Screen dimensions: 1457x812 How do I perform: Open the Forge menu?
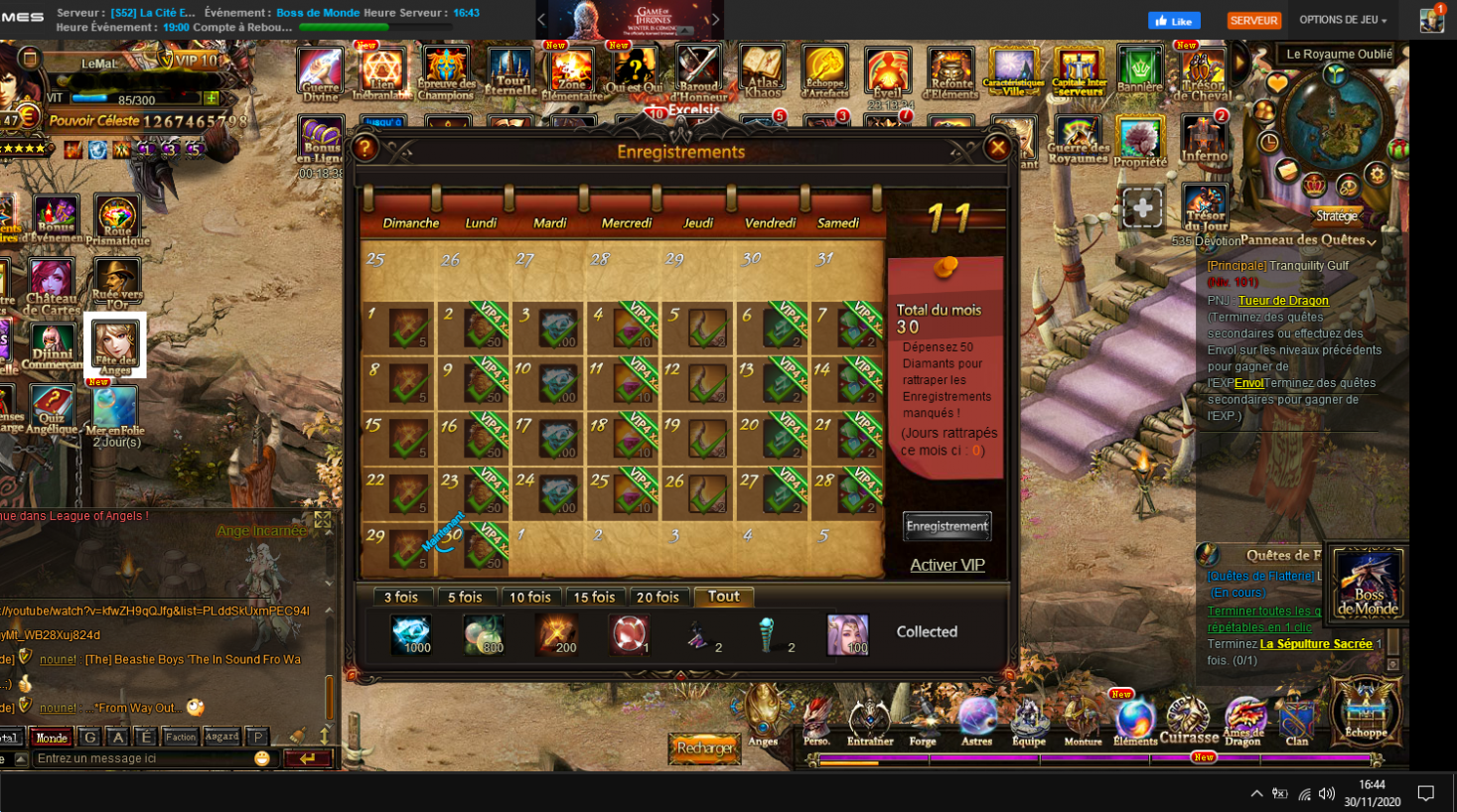tap(923, 720)
